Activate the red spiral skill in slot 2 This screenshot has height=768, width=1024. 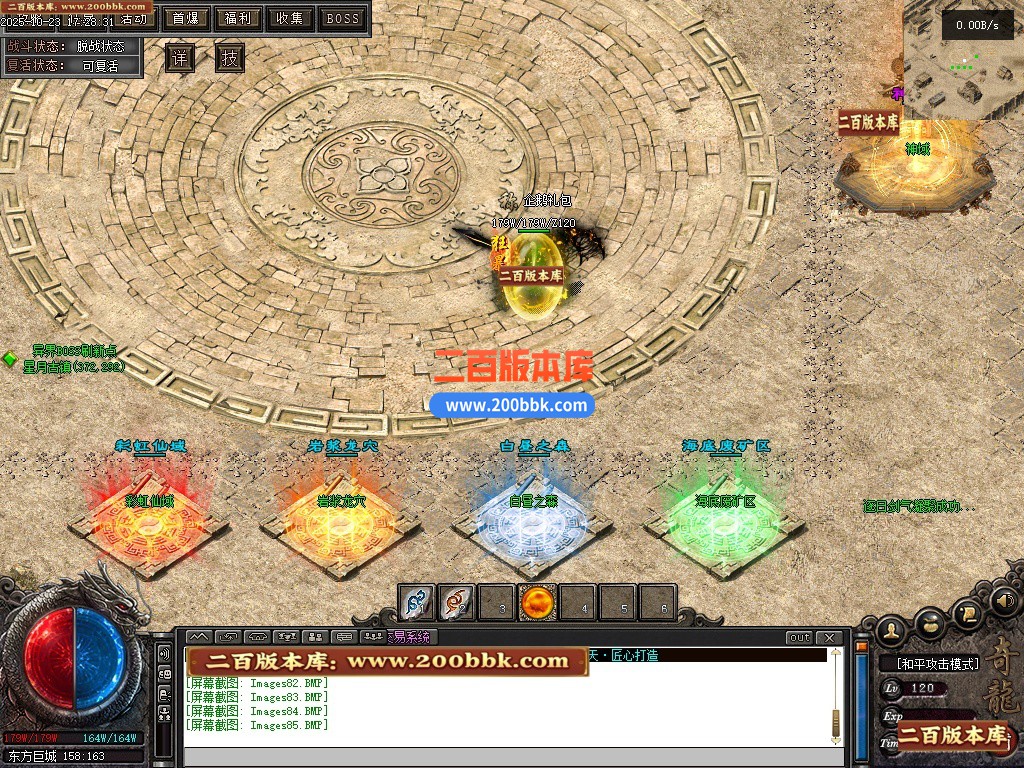[x=457, y=603]
